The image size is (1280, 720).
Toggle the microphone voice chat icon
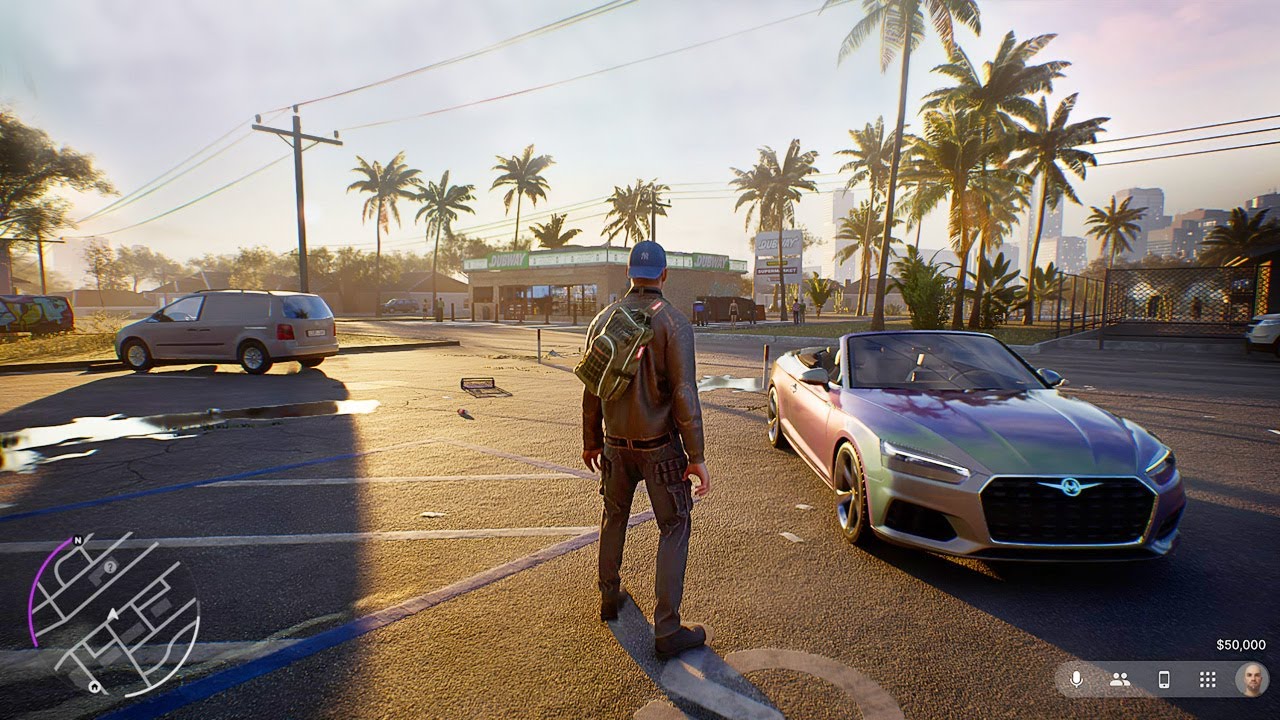(1076, 679)
